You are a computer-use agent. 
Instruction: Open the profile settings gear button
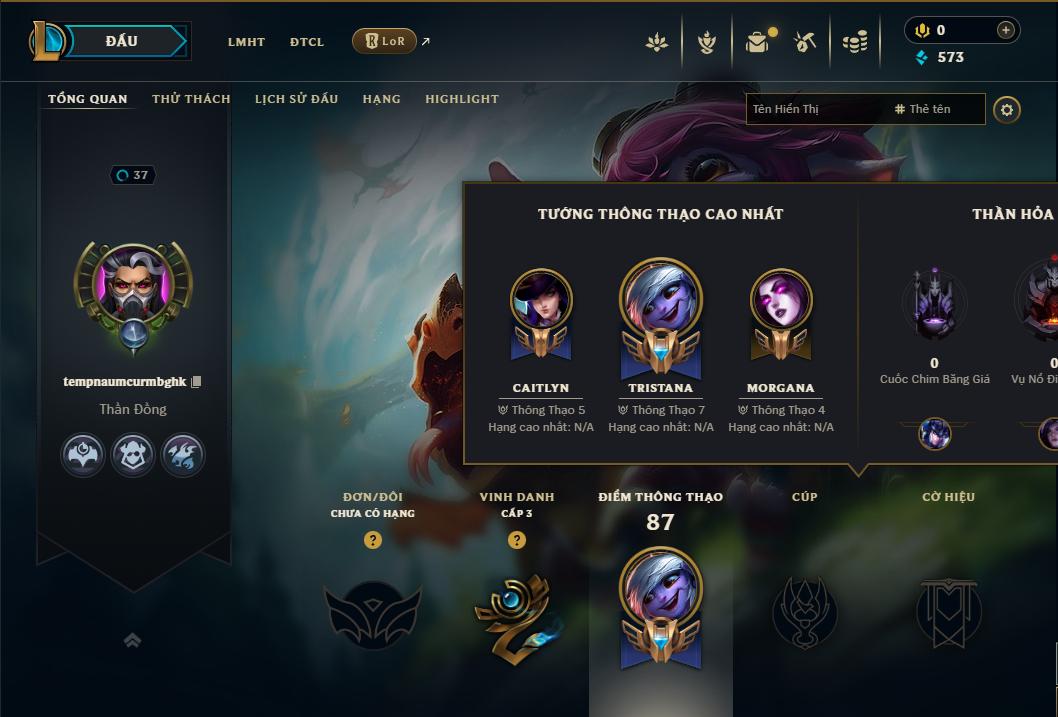pos(1007,109)
